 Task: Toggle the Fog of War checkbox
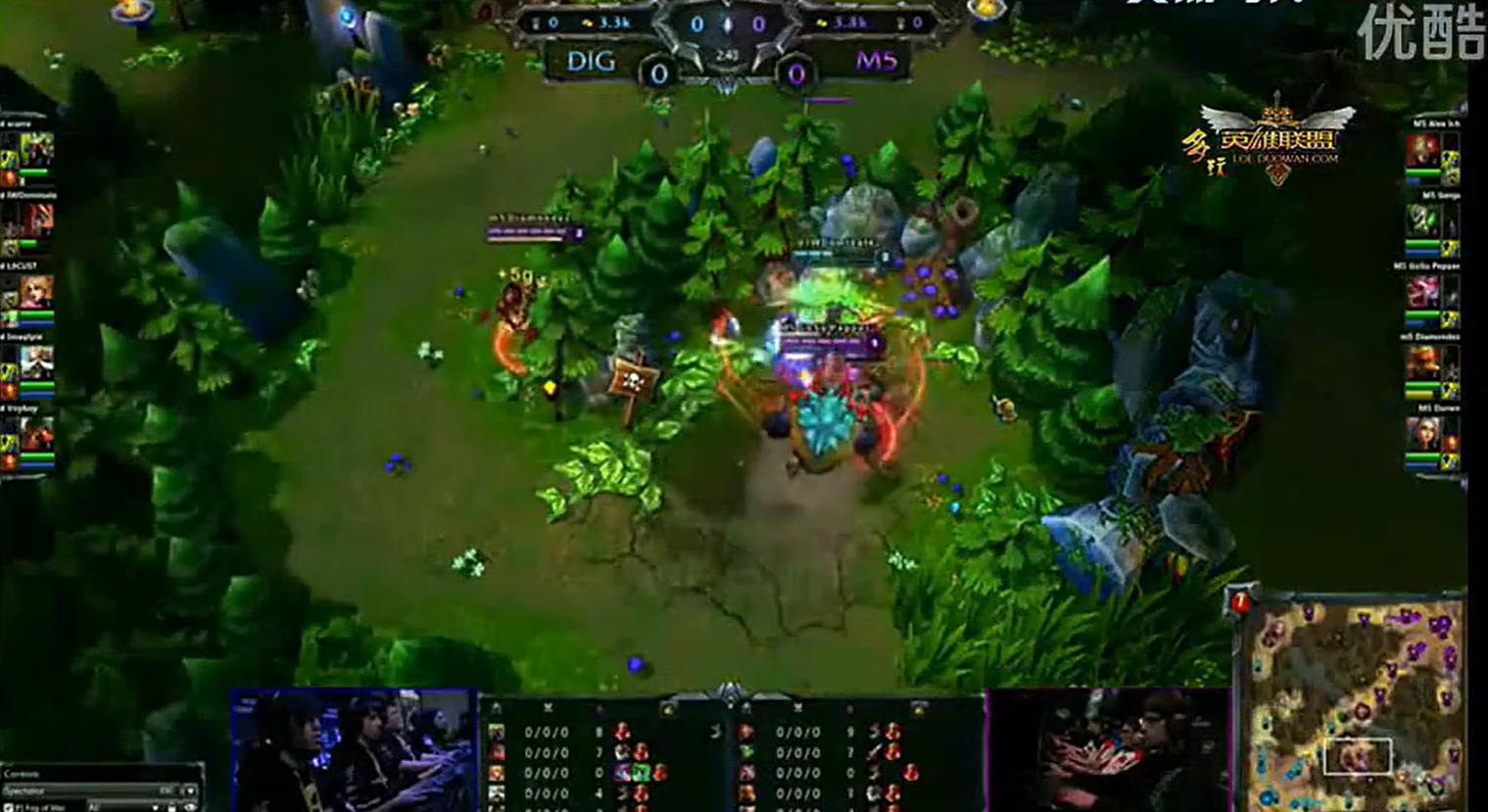pyautogui.click(x=8, y=806)
